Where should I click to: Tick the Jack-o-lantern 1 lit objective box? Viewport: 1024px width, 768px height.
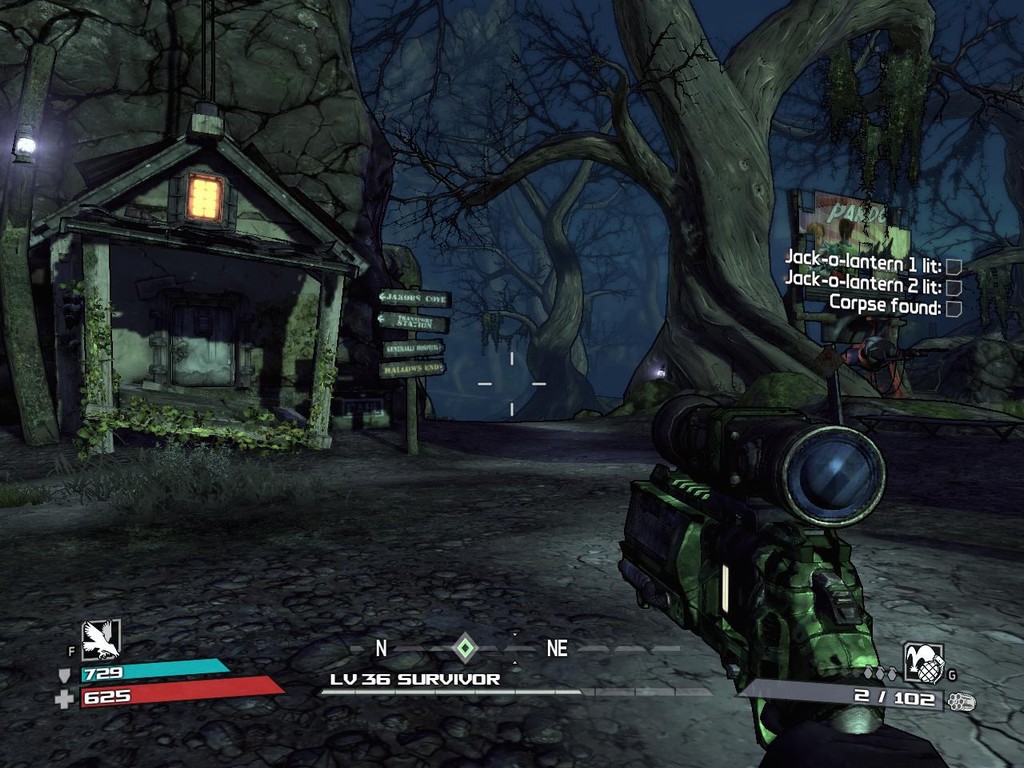[954, 266]
